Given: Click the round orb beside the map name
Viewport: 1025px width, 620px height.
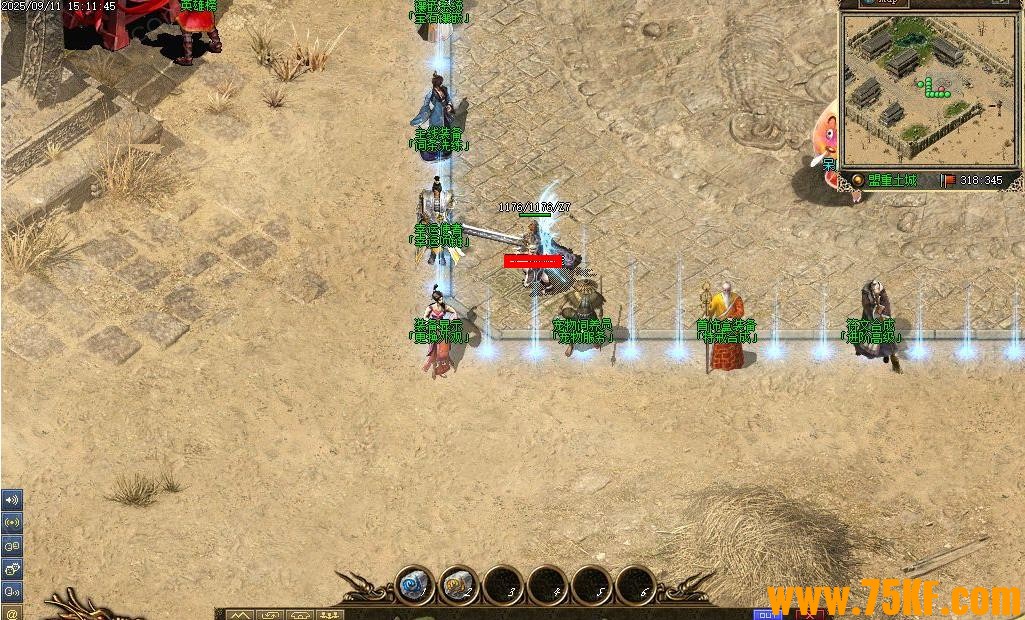Looking at the screenshot, I should pyautogui.click(x=857, y=180).
